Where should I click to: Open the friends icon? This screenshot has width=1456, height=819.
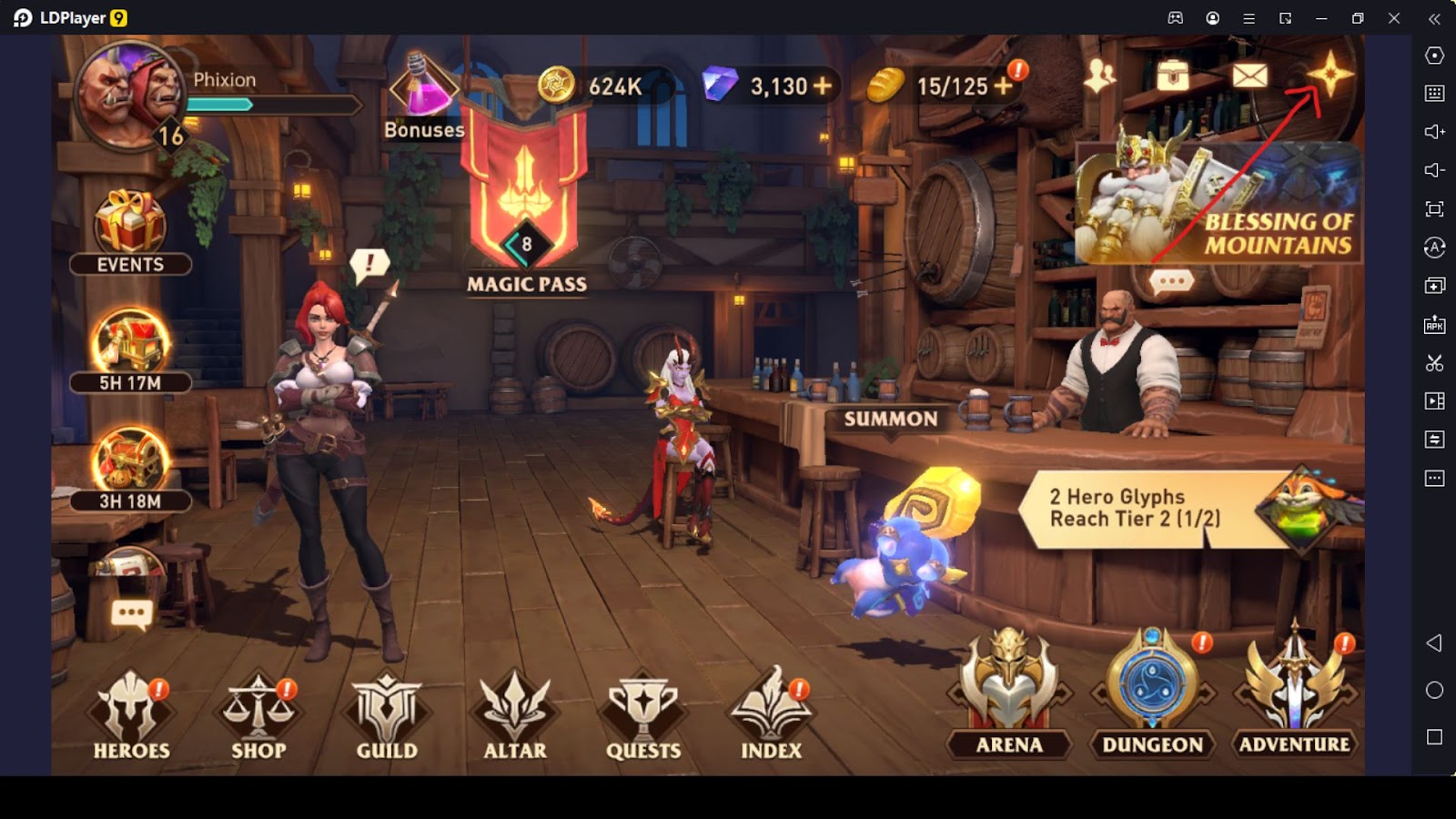pyautogui.click(x=1099, y=76)
